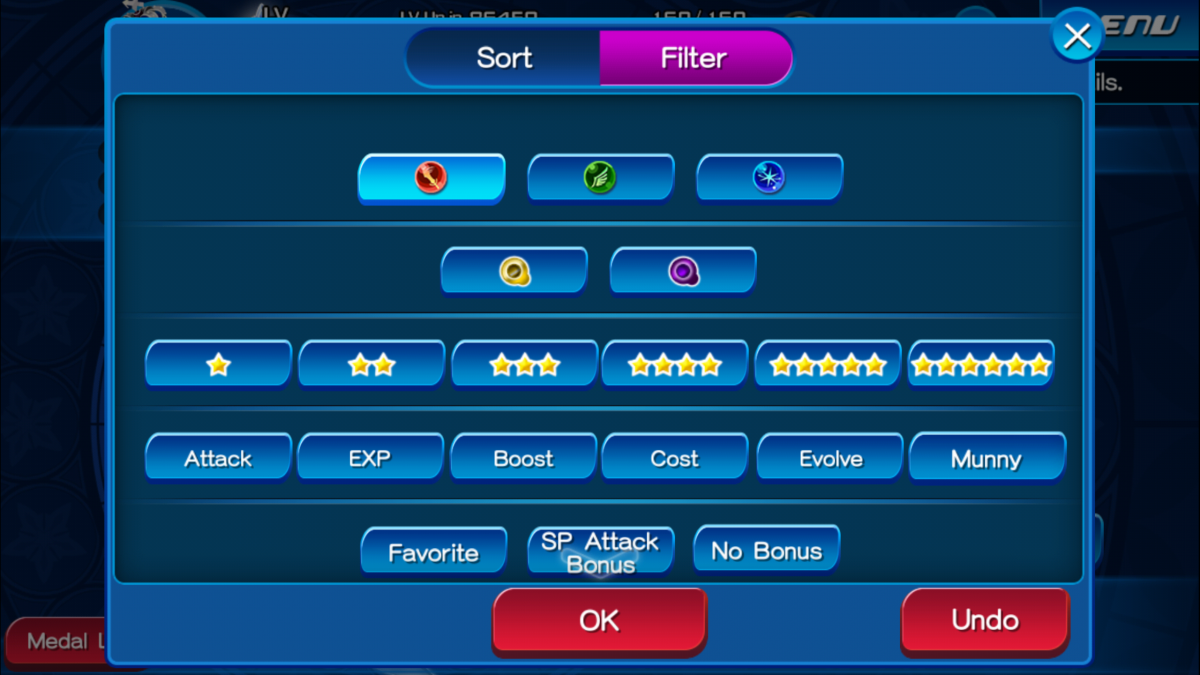Screen dimensions: 1200x675
Task: Filter by Evolve medals
Action: pyautogui.click(x=830, y=459)
